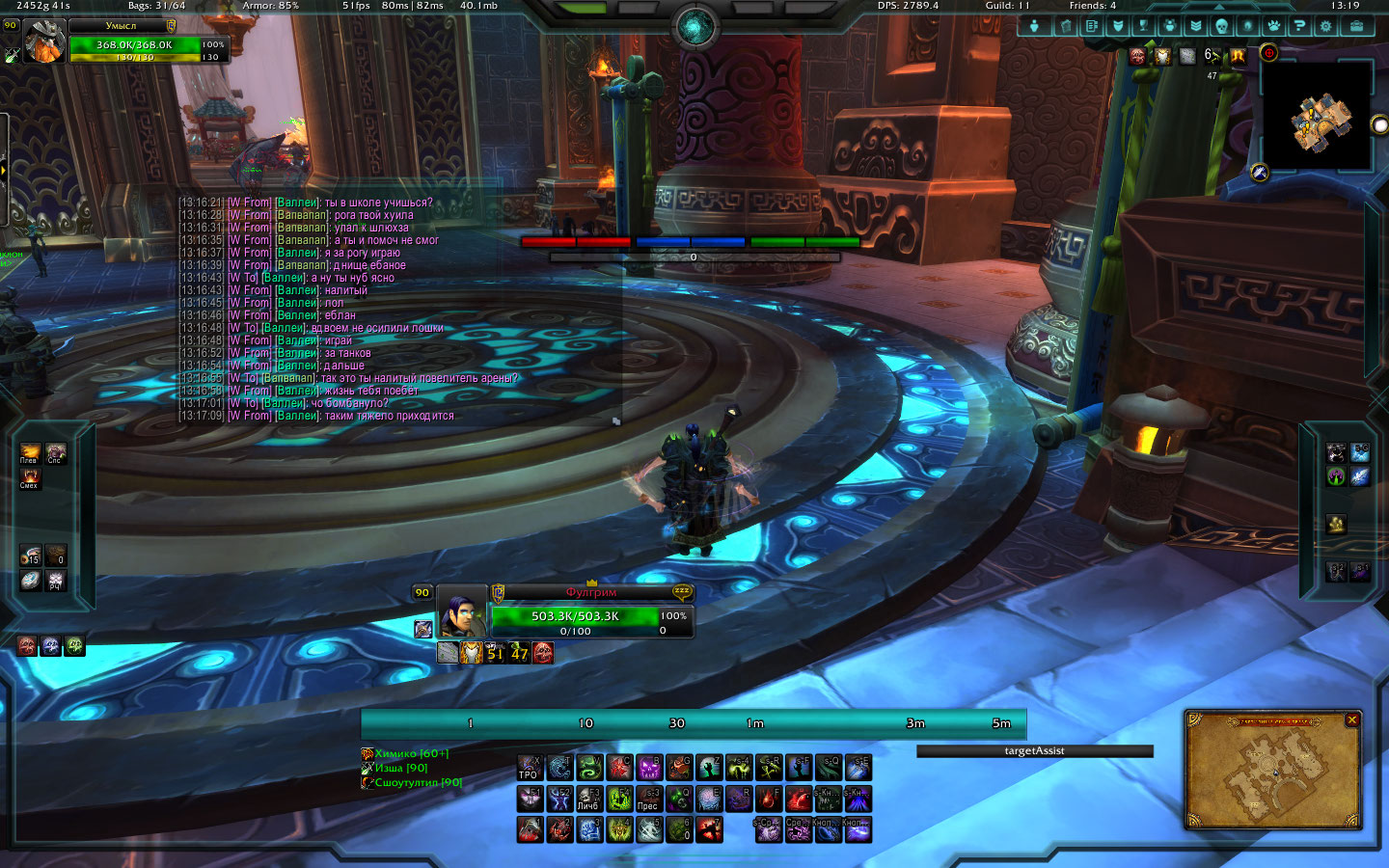Open the pet paw micro-menu button
1389x868 pixels.
point(1273,26)
